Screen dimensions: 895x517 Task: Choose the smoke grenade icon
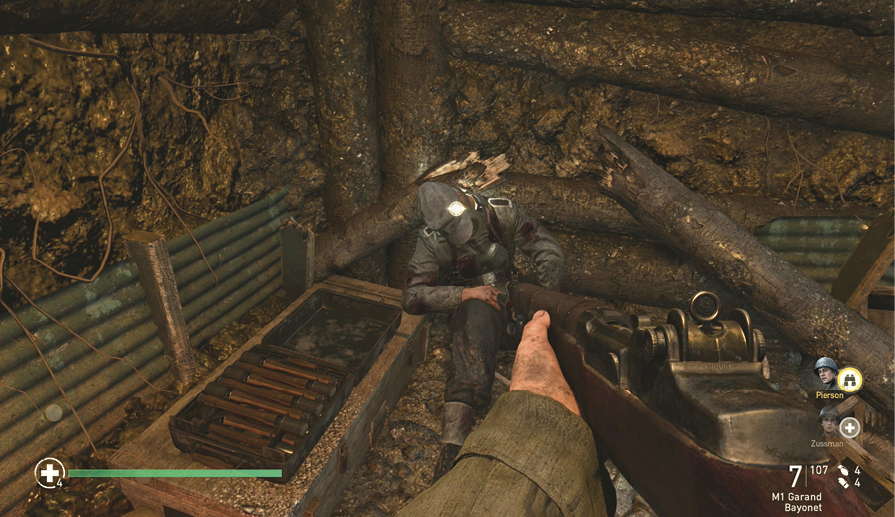845,483
